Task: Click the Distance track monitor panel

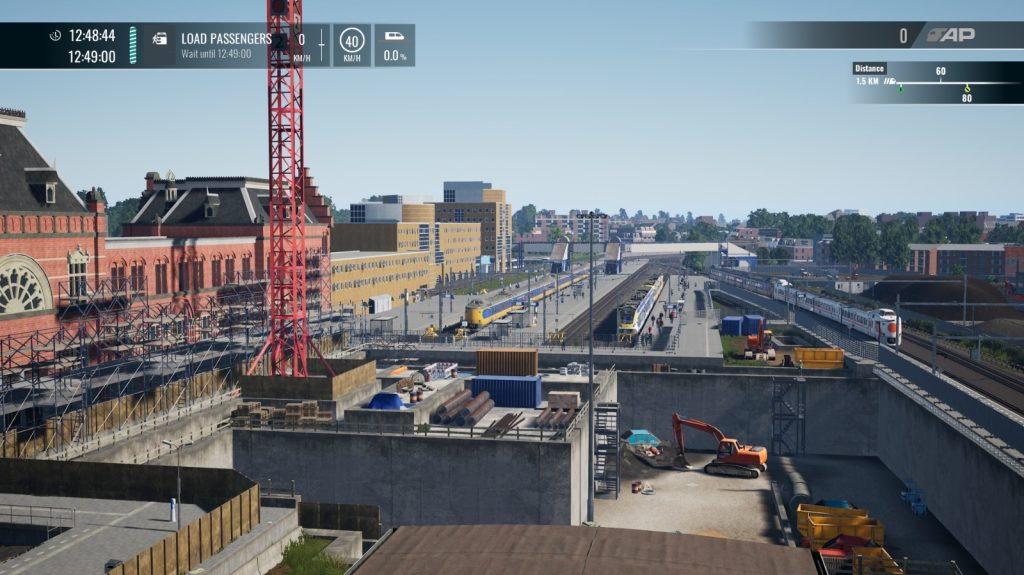Action: click(x=935, y=83)
